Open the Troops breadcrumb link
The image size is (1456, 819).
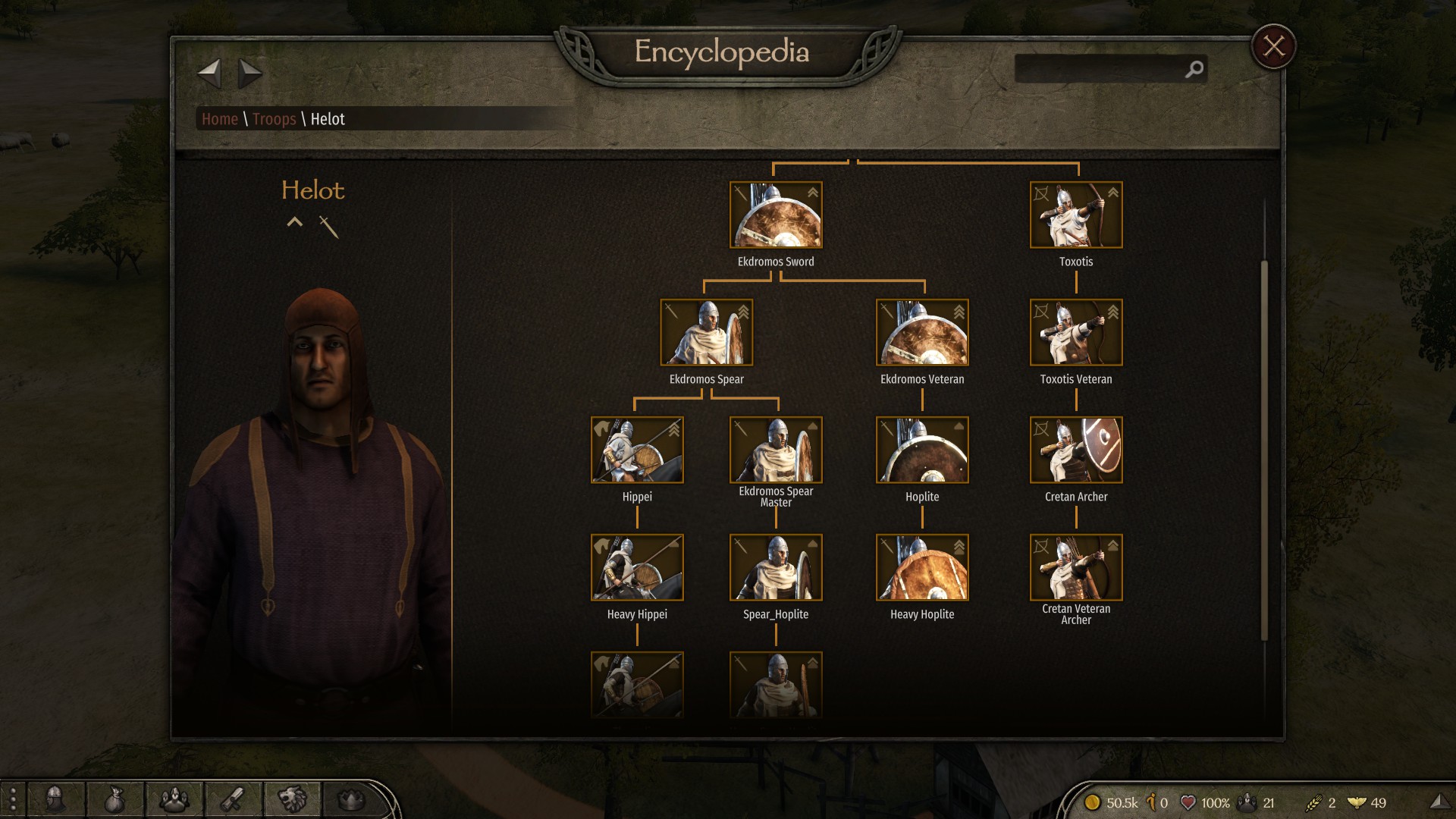(x=274, y=119)
